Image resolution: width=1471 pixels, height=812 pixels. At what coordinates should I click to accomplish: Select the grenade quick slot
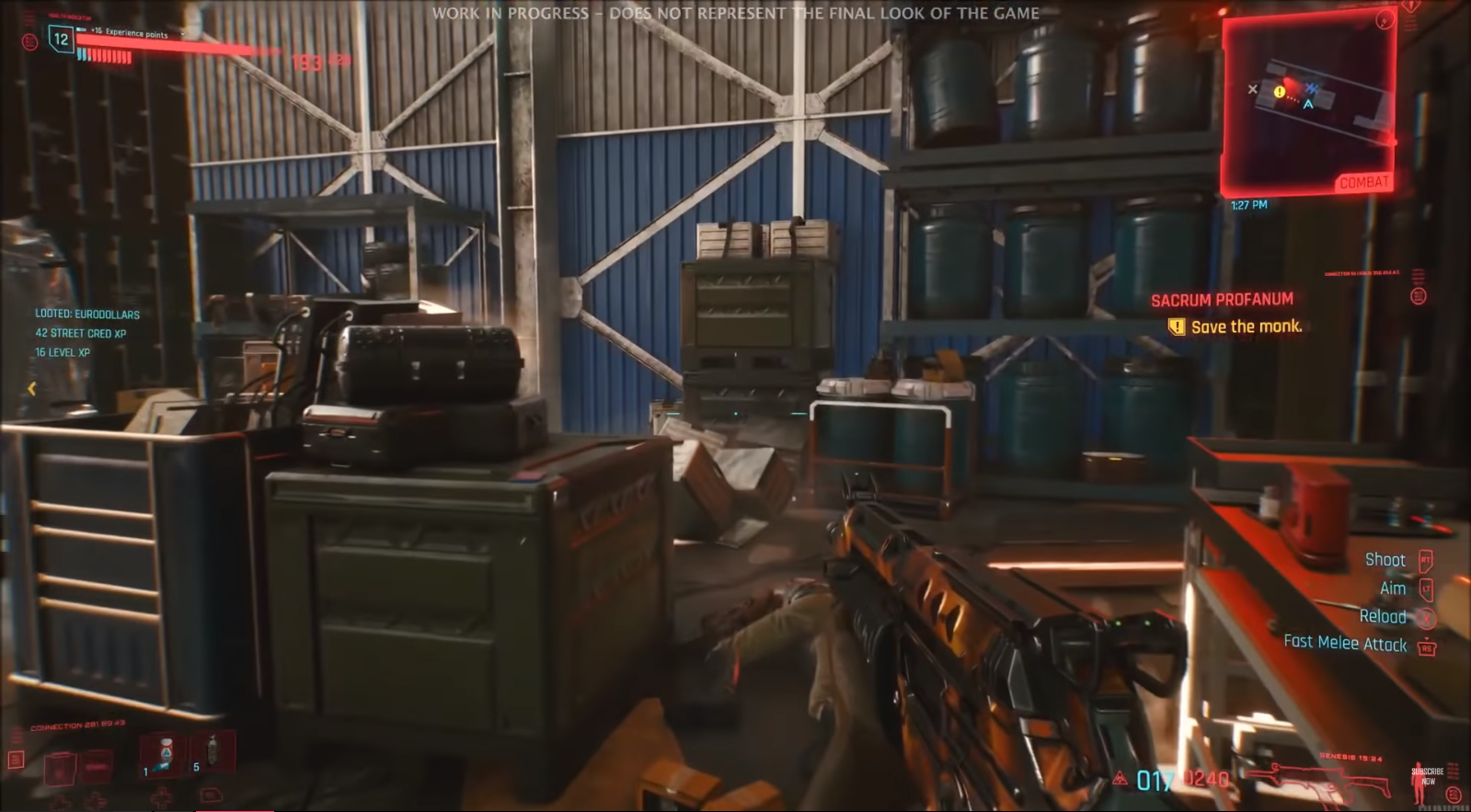coord(212,750)
